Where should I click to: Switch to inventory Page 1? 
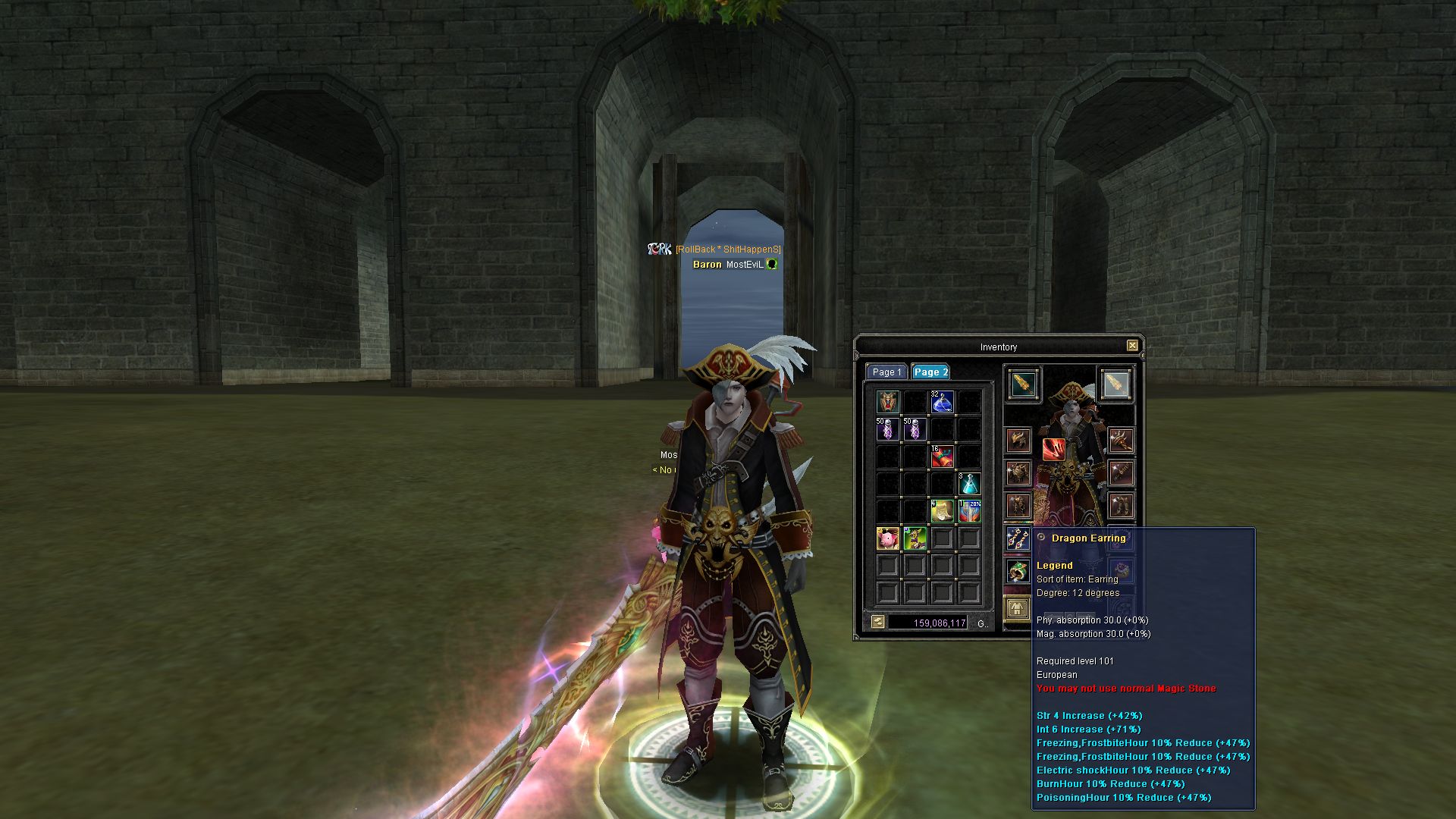(x=886, y=372)
